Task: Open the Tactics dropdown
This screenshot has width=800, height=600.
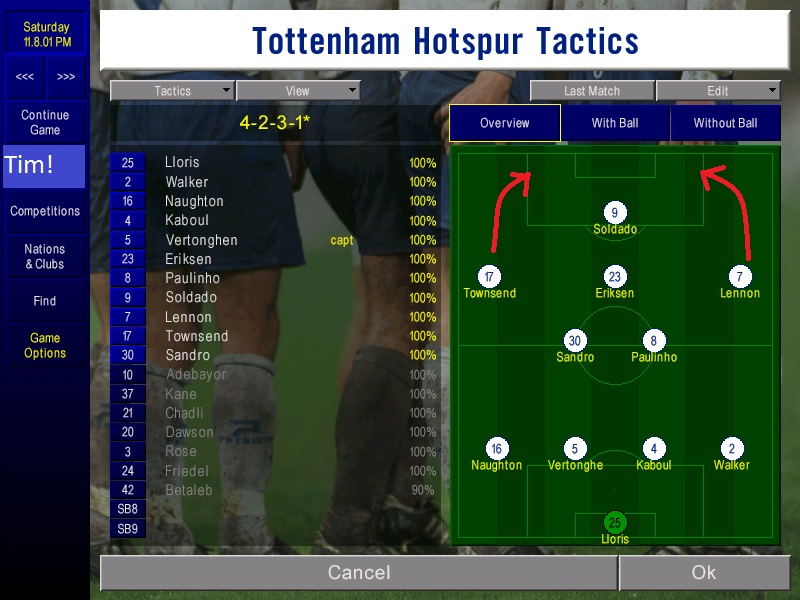Action: coord(172,91)
